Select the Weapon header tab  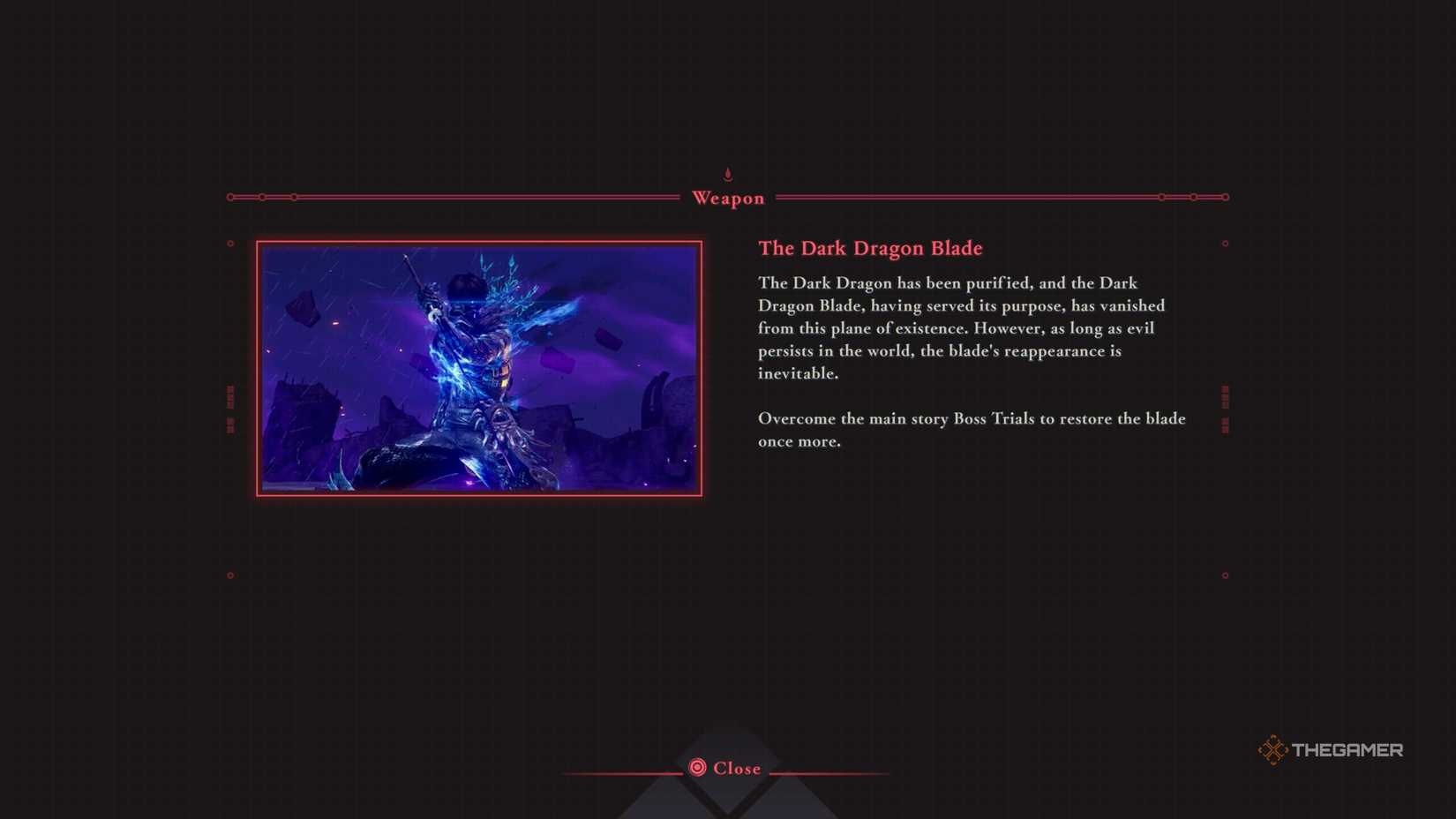[727, 198]
